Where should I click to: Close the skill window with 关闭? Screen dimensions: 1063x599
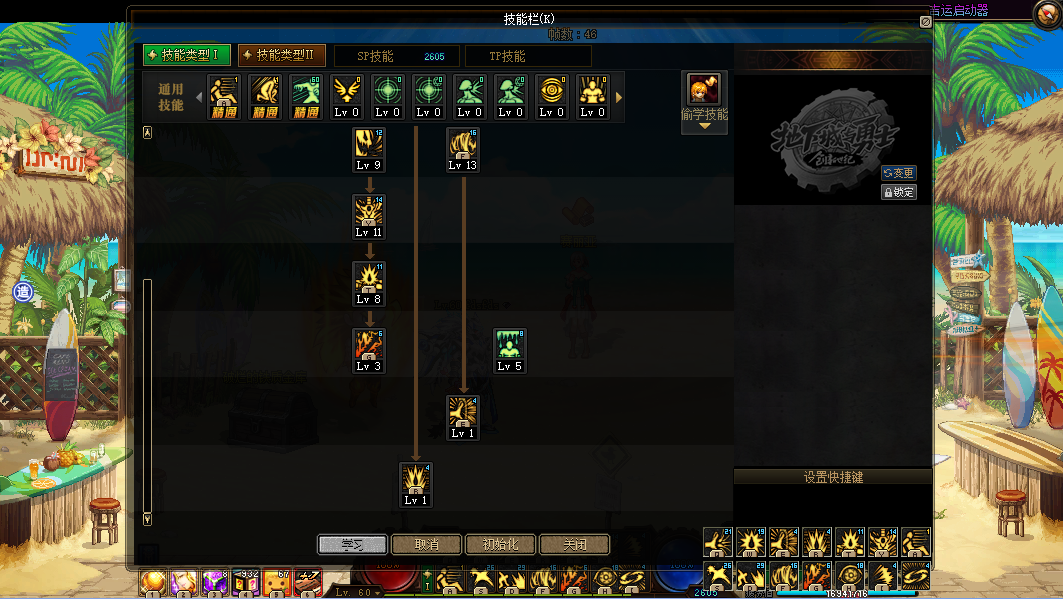pos(574,545)
